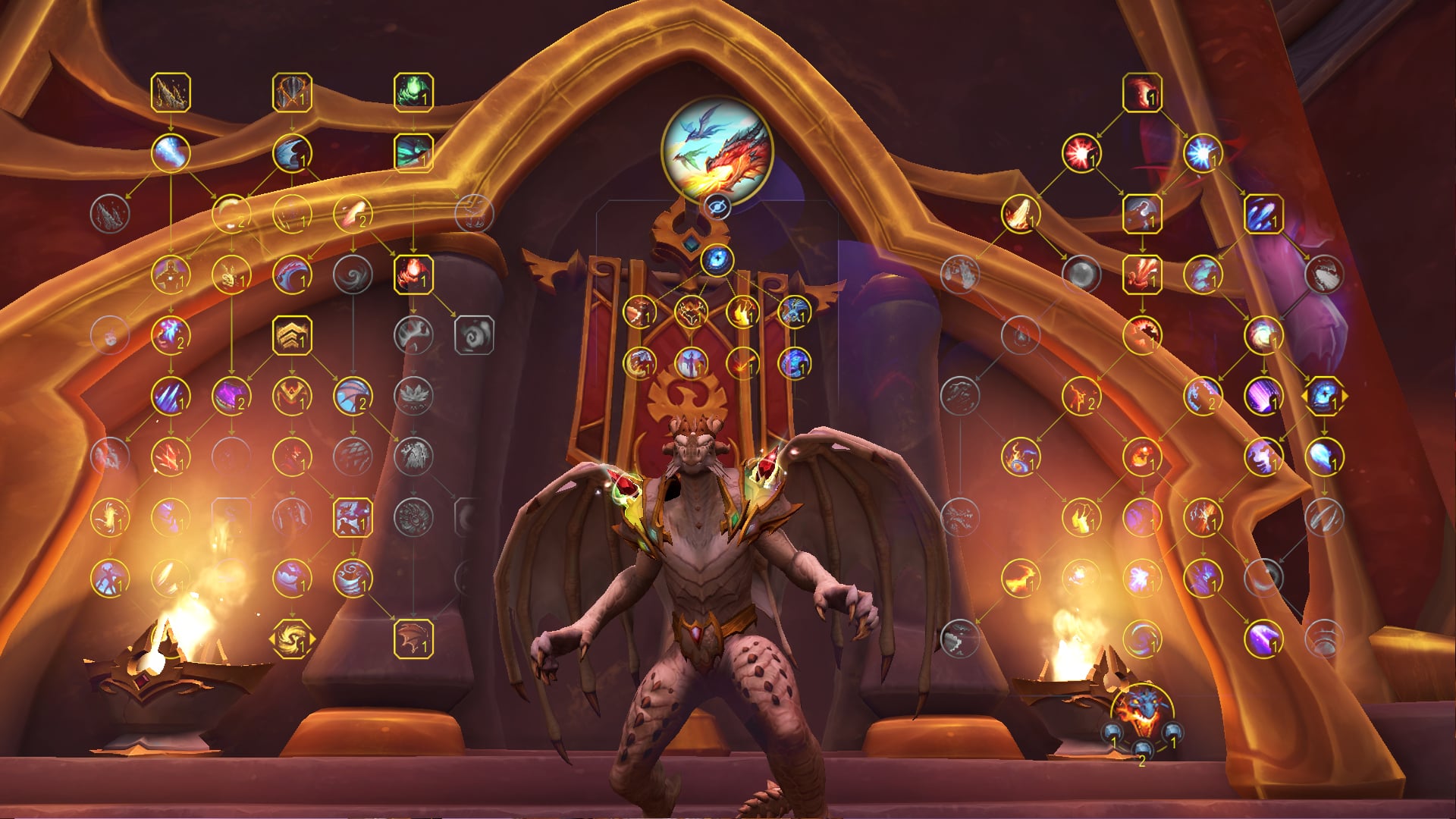Select the blue water droplet round talent

[1324, 457]
